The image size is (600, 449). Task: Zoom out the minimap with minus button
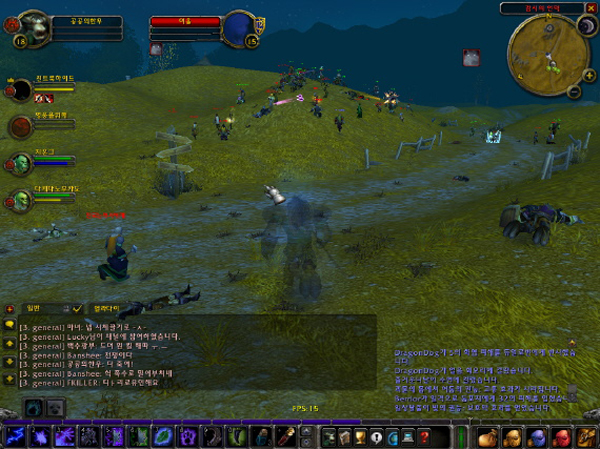pos(573,91)
